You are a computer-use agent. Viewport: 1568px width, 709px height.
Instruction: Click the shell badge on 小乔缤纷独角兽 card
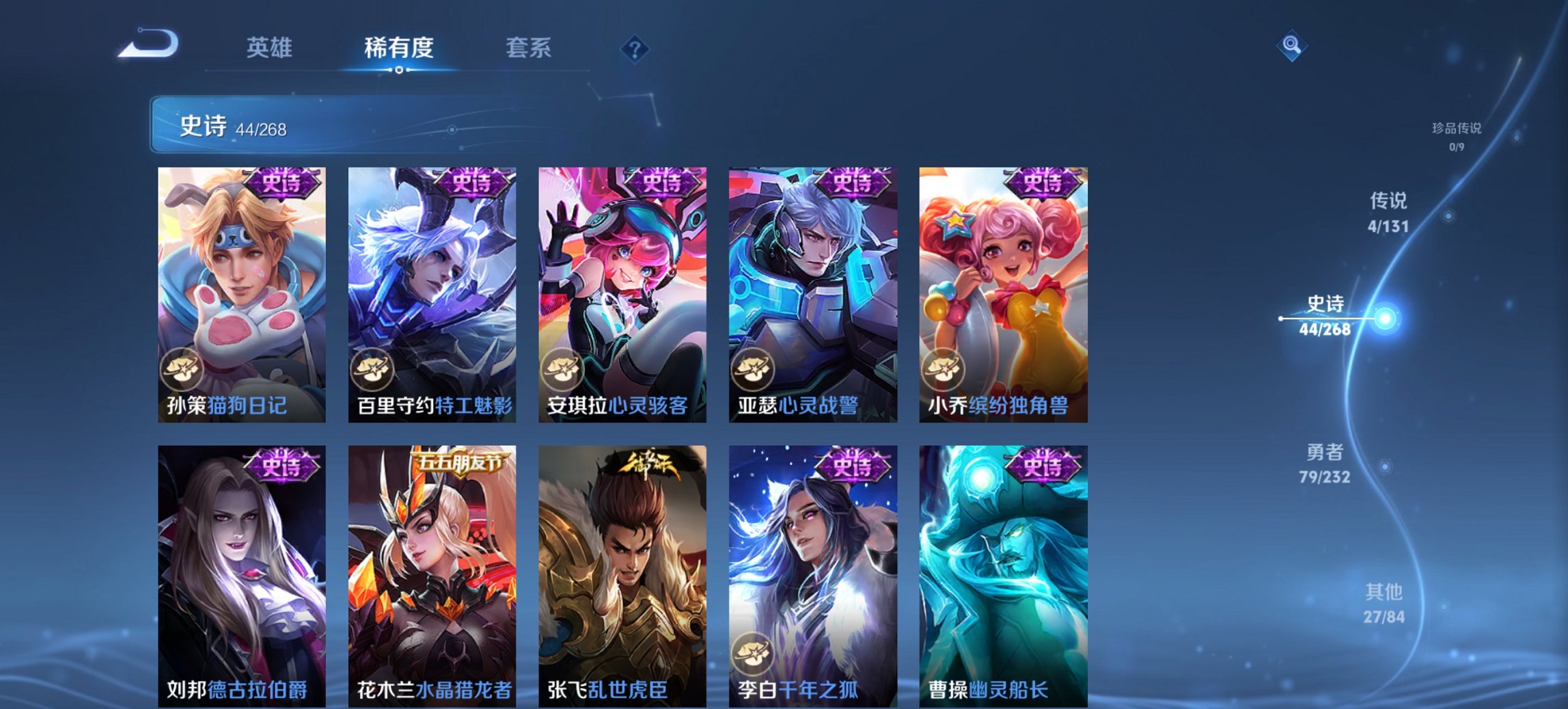945,370
